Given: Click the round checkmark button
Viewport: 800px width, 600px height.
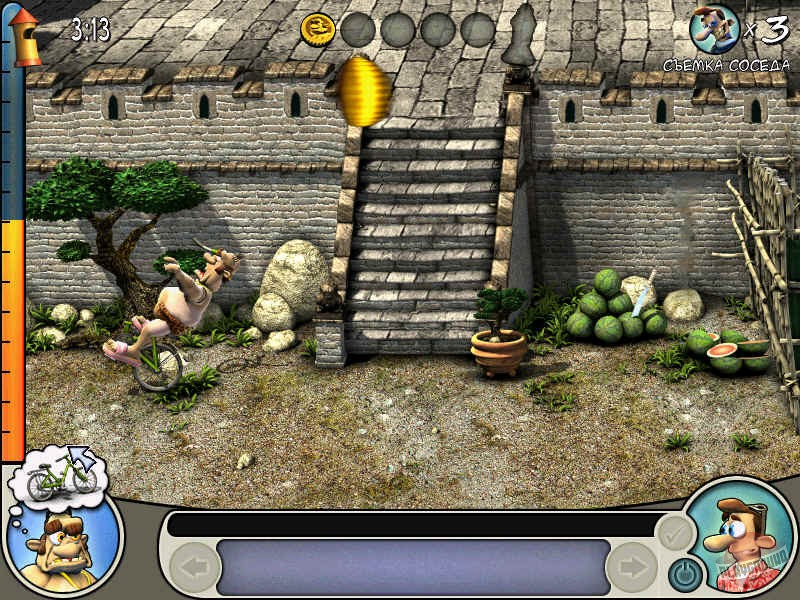Looking at the screenshot, I should click(x=676, y=534).
